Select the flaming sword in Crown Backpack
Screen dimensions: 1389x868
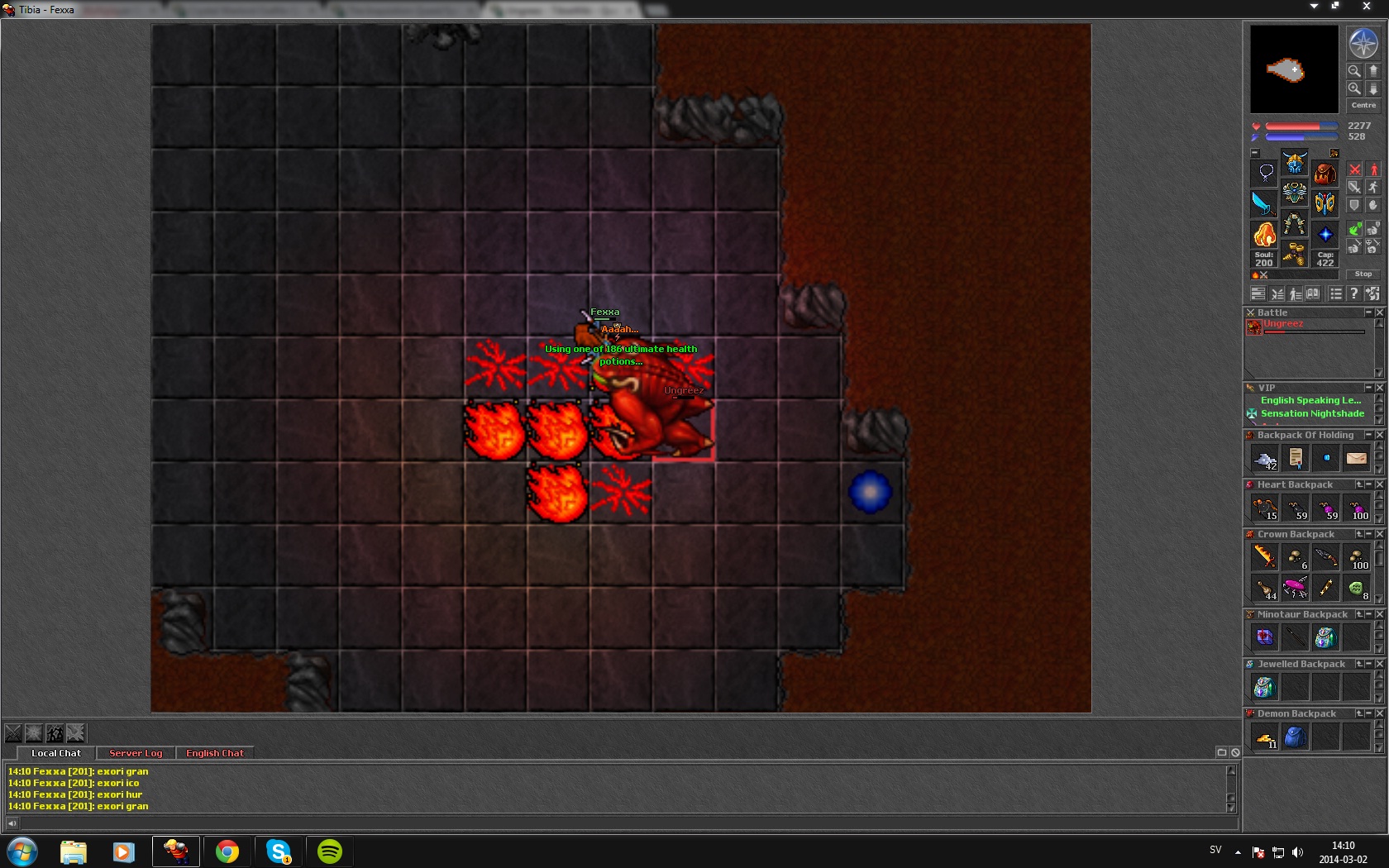coord(1264,557)
